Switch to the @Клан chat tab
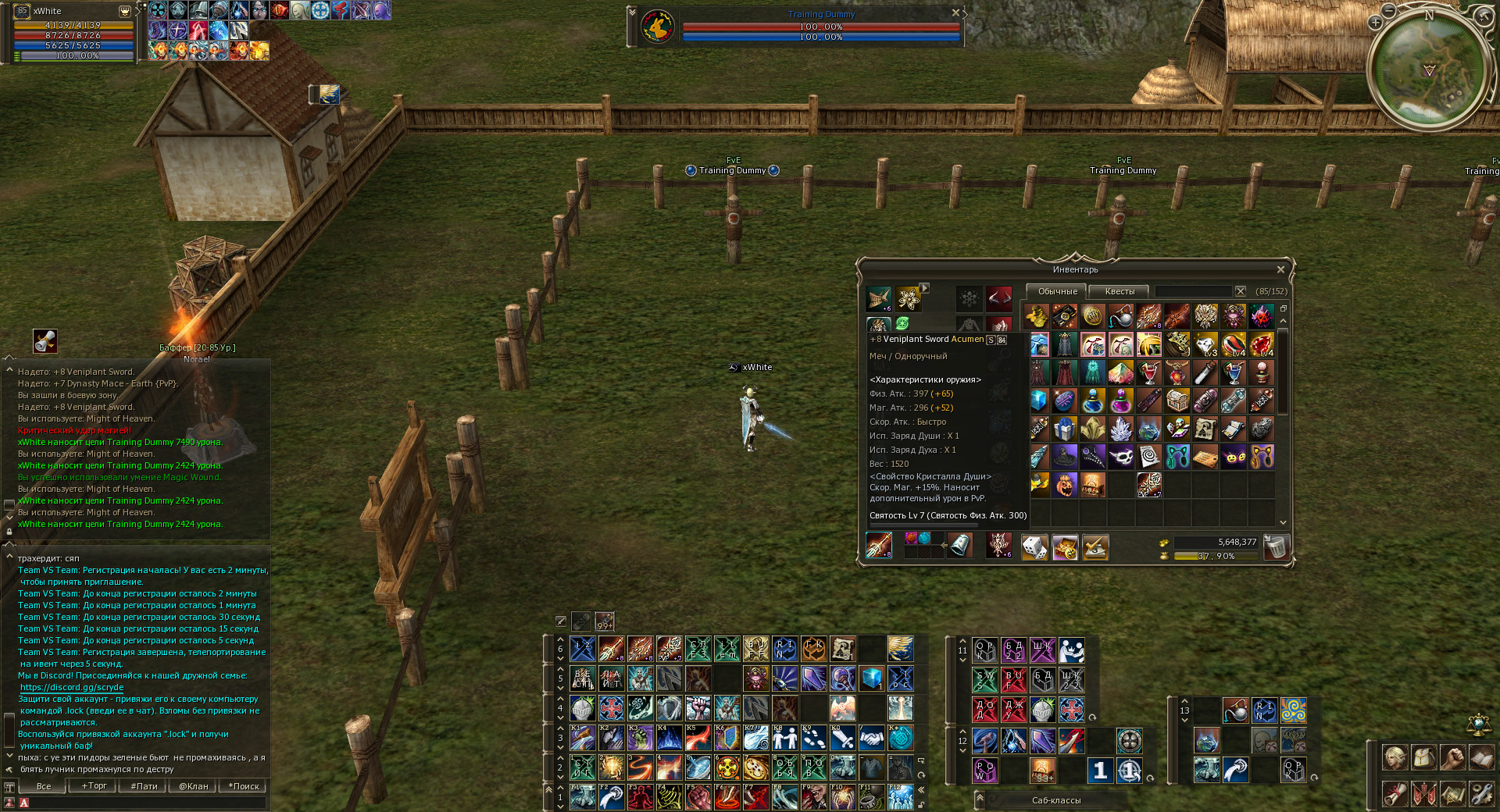The width and height of the screenshot is (1500, 812). [x=193, y=786]
